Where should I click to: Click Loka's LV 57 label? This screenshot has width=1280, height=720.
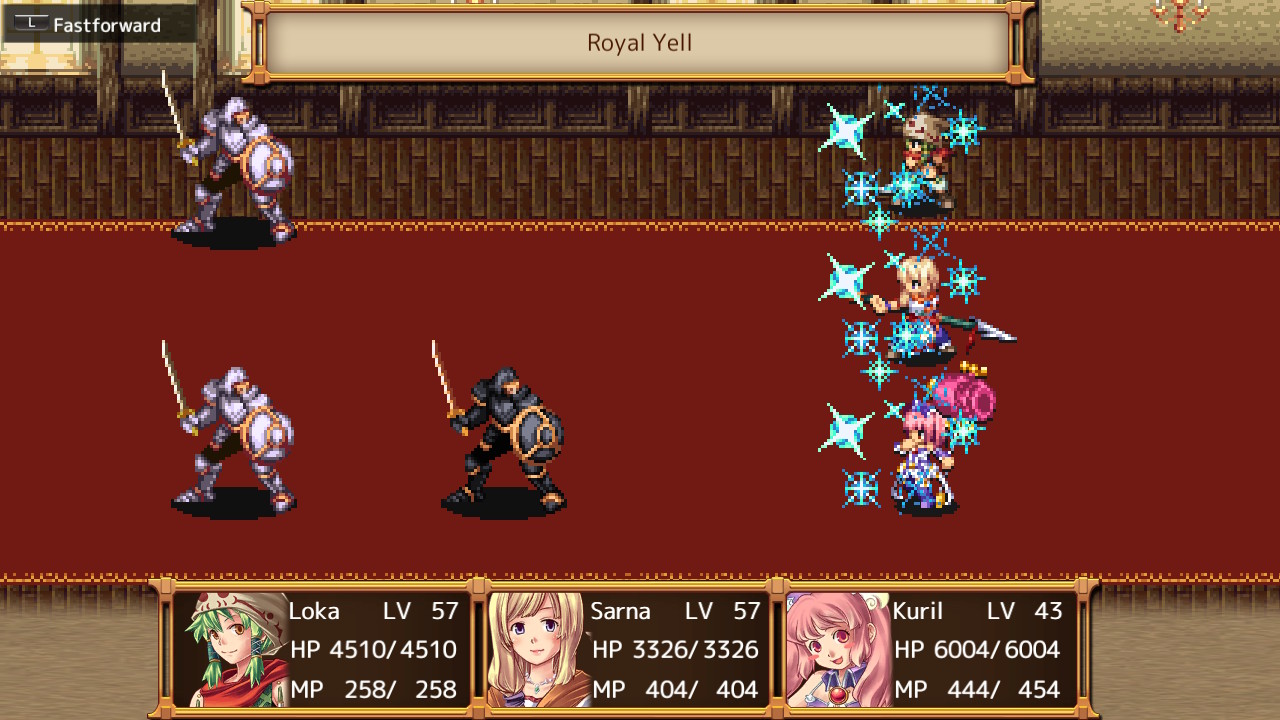click(x=420, y=611)
